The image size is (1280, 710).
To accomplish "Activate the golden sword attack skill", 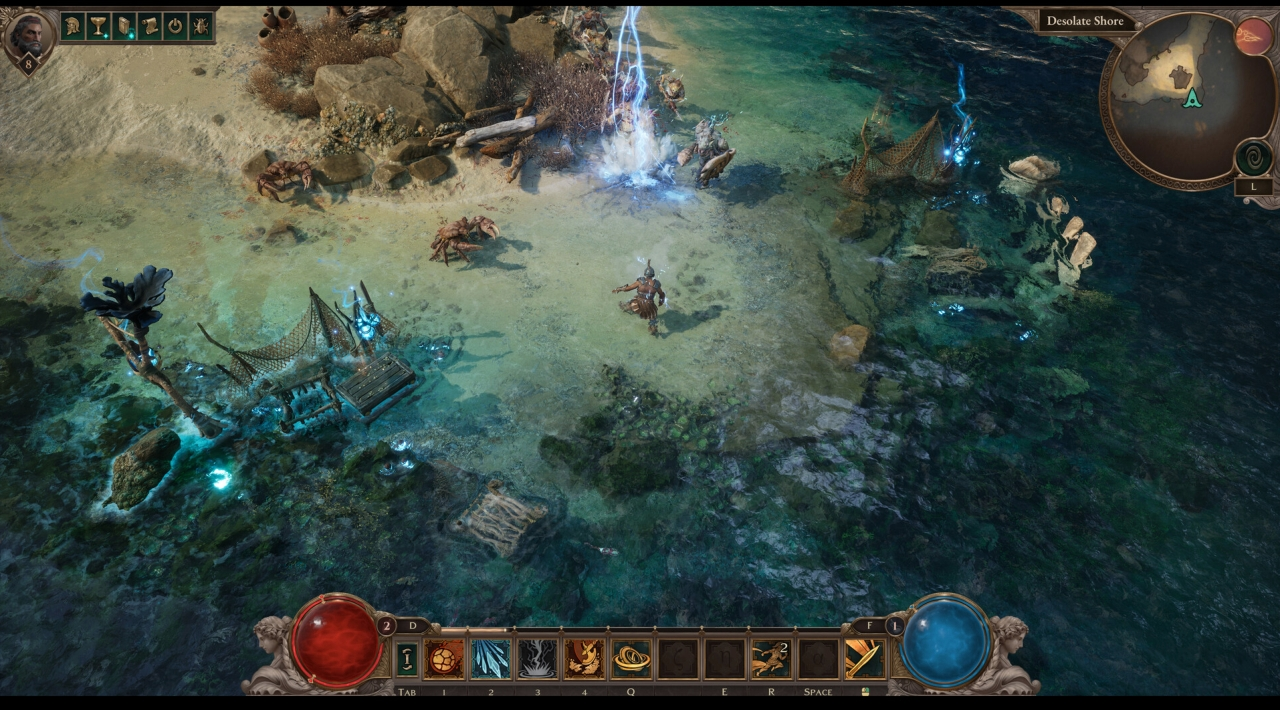I will click(x=864, y=659).
